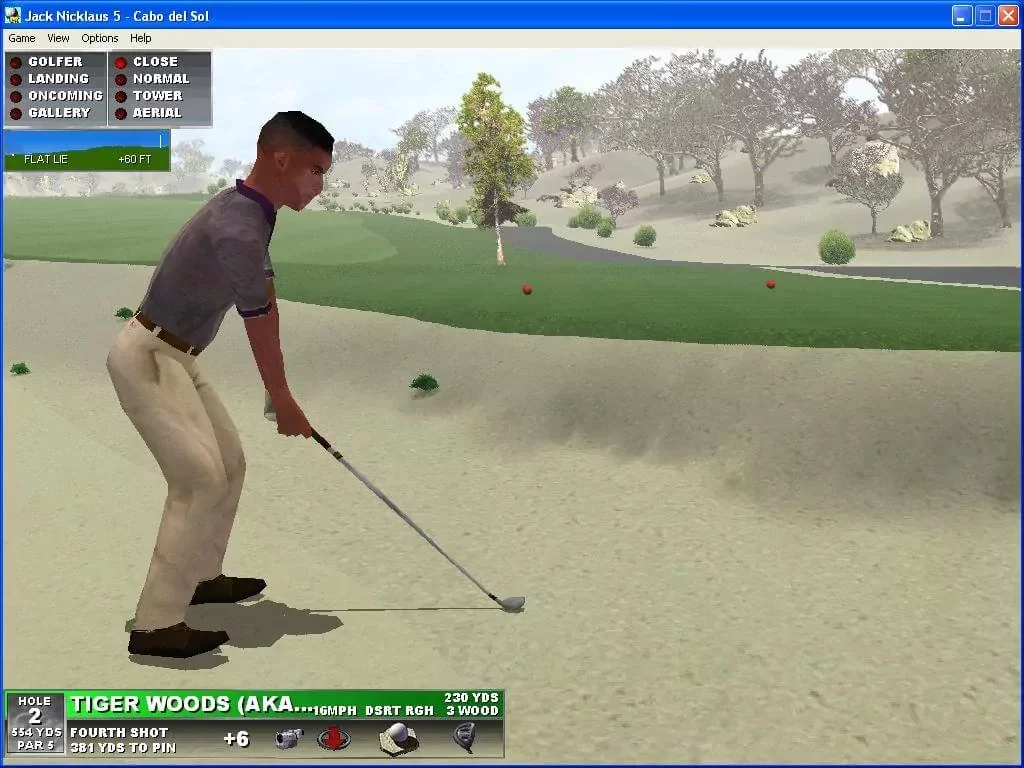This screenshot has width=1024, height=768.
Task: Switch to Normal camera distance
Action: point(160,79)
